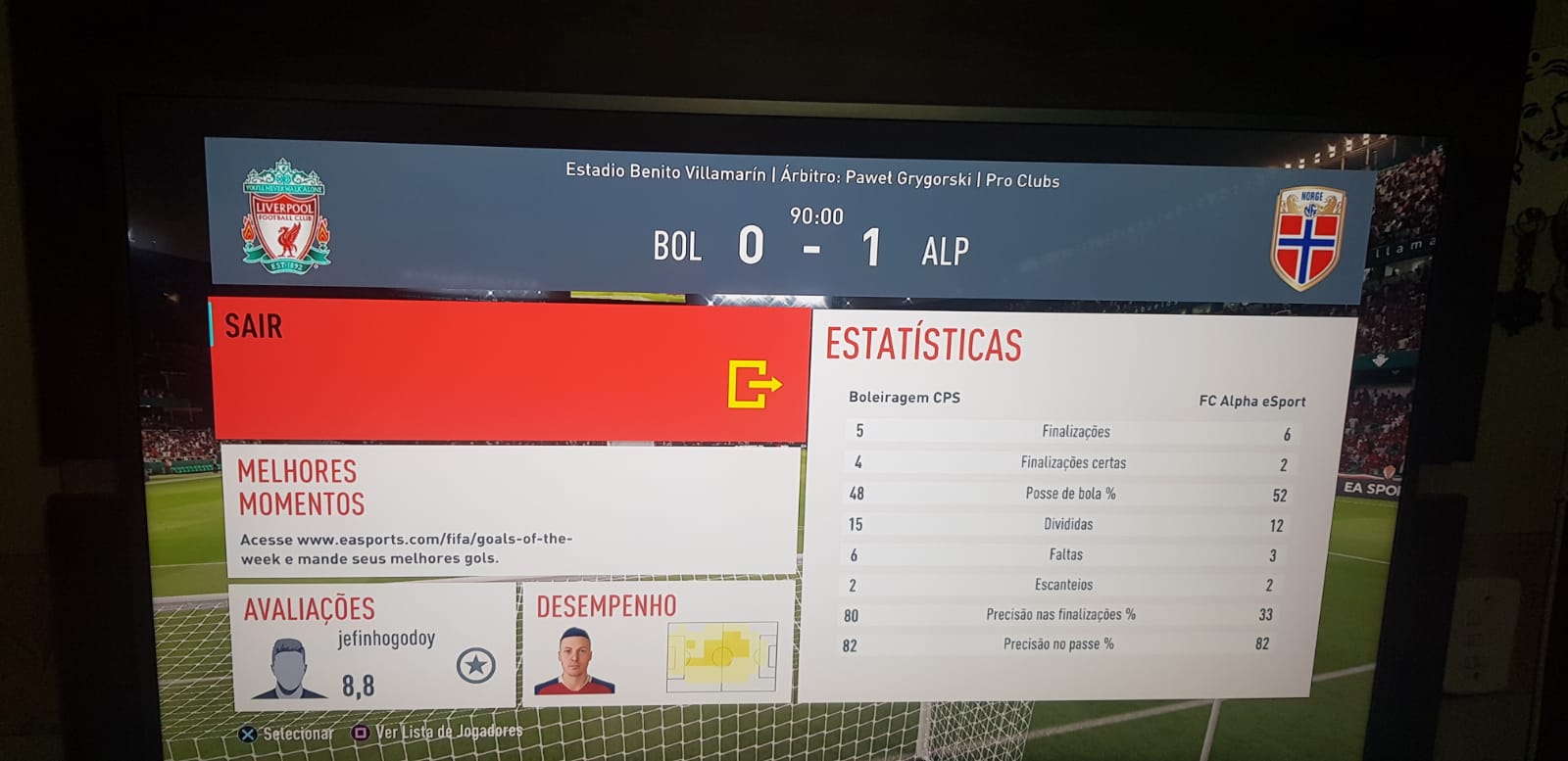Select the red SAIR exit tile
Image resolution: width=1568 pixels, height=761 pixels.
pos(509,370)
